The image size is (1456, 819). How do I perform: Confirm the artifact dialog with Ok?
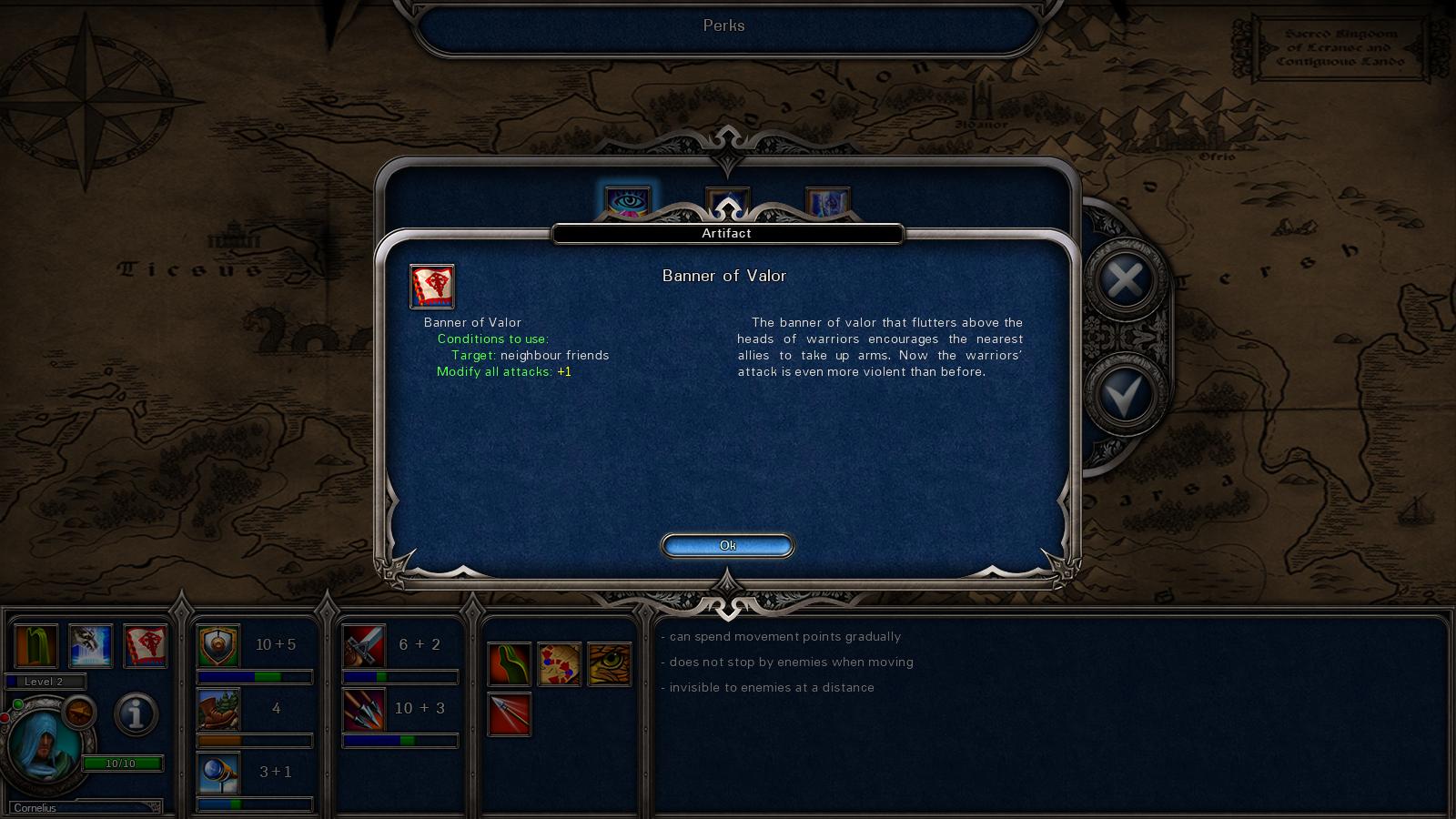pyautogui.click(x=727, y=545)
